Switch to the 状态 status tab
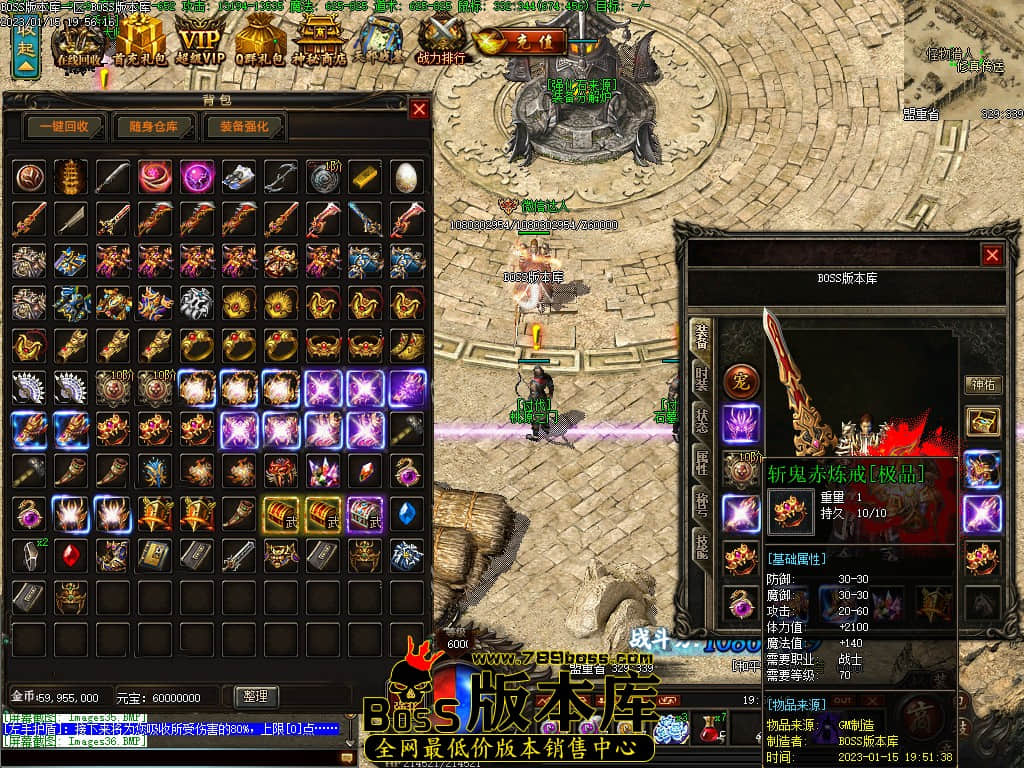Image resolution: width=1024 pixels, height=768 pixels. point(702,421)
